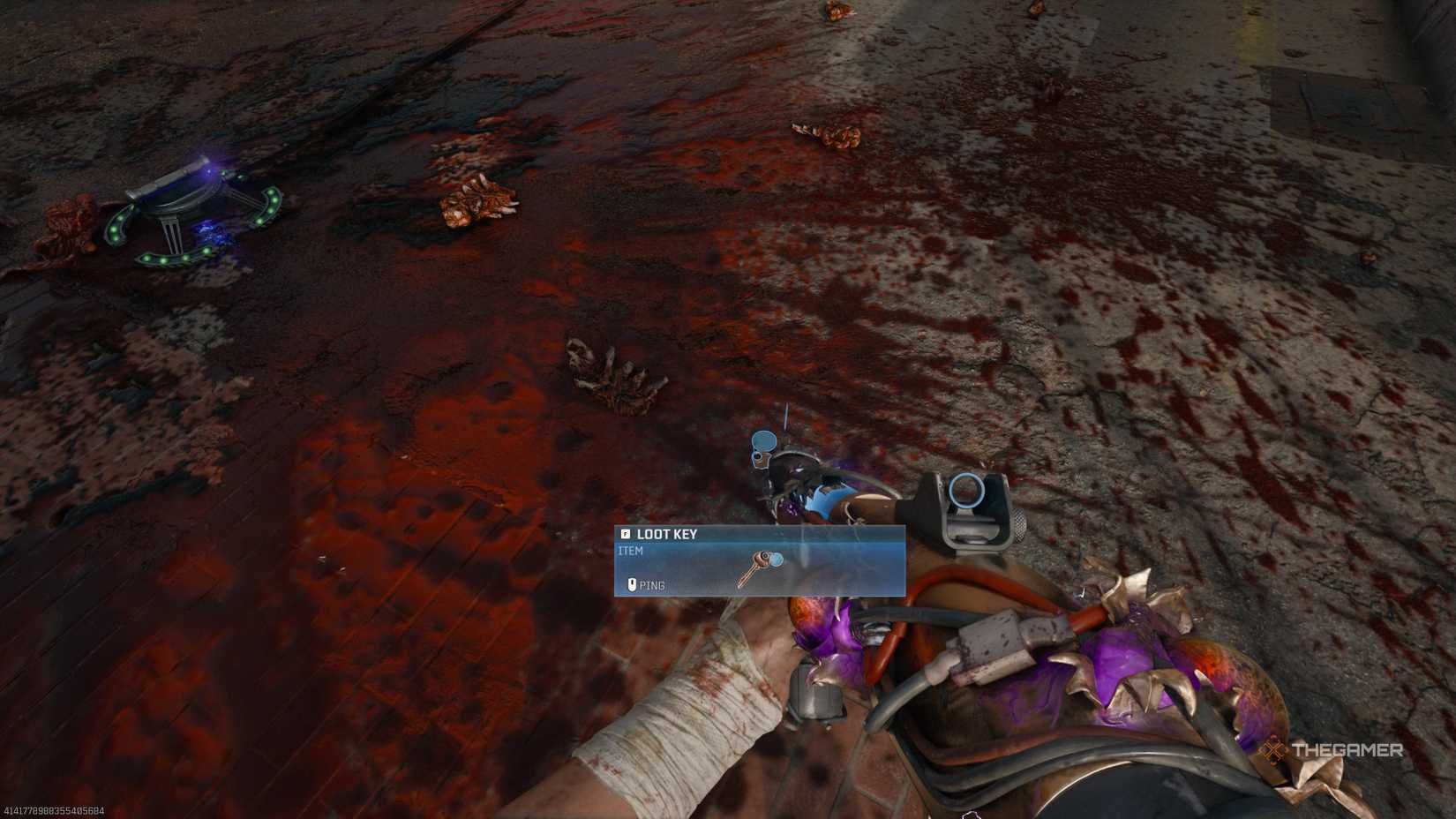1456x819 pixels.
Task: Click the ITEM category label
Action: pos(631,550)
